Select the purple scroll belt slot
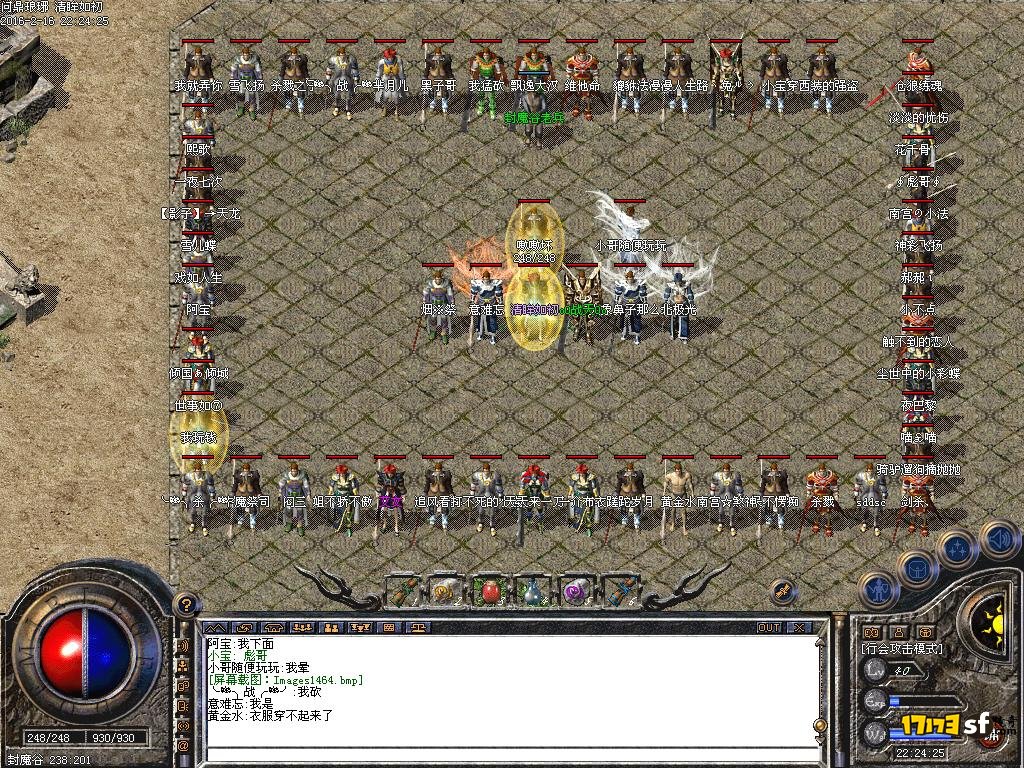This screenshot has width=1024, height=768. pyautogui.click(x=576, y=590)
